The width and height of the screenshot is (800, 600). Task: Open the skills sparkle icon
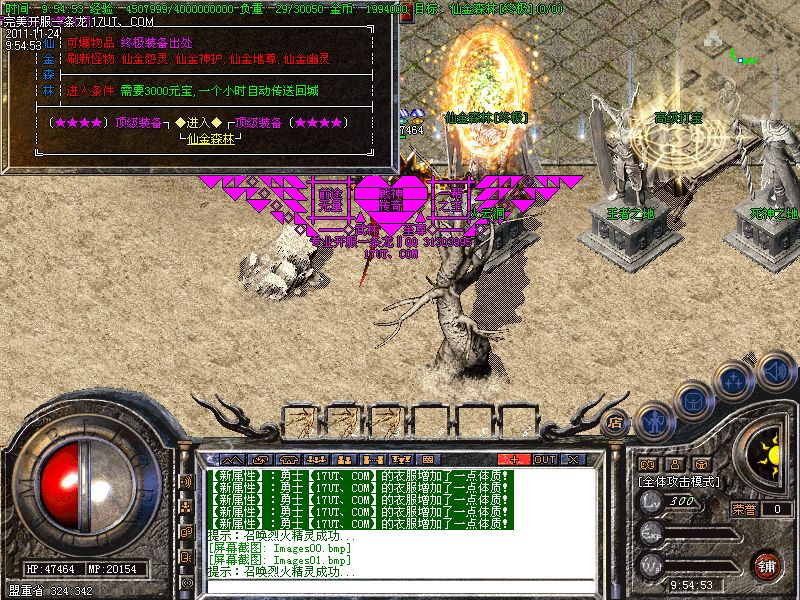click(735, 380)
